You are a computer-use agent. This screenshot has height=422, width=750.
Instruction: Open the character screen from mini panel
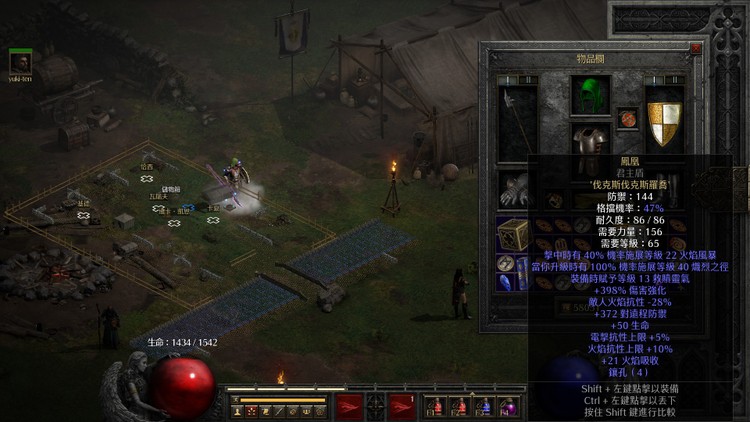click(x=238, y=411)
